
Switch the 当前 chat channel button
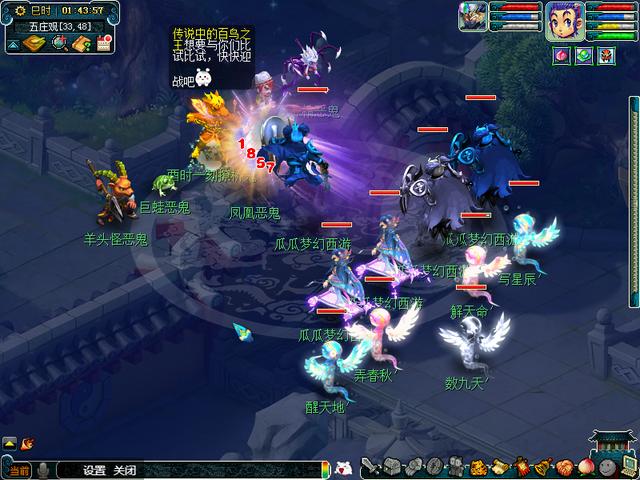[x=18, y=470]
